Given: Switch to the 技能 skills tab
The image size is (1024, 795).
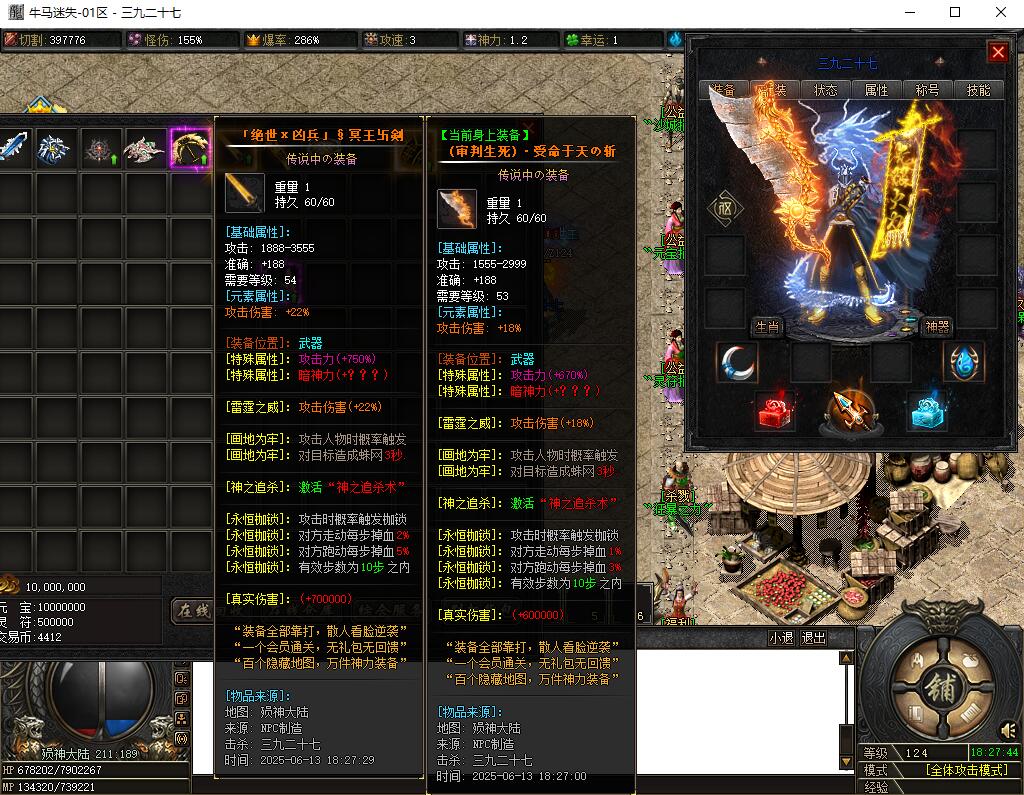Looking at the screenshot, I should coord(978,89).
